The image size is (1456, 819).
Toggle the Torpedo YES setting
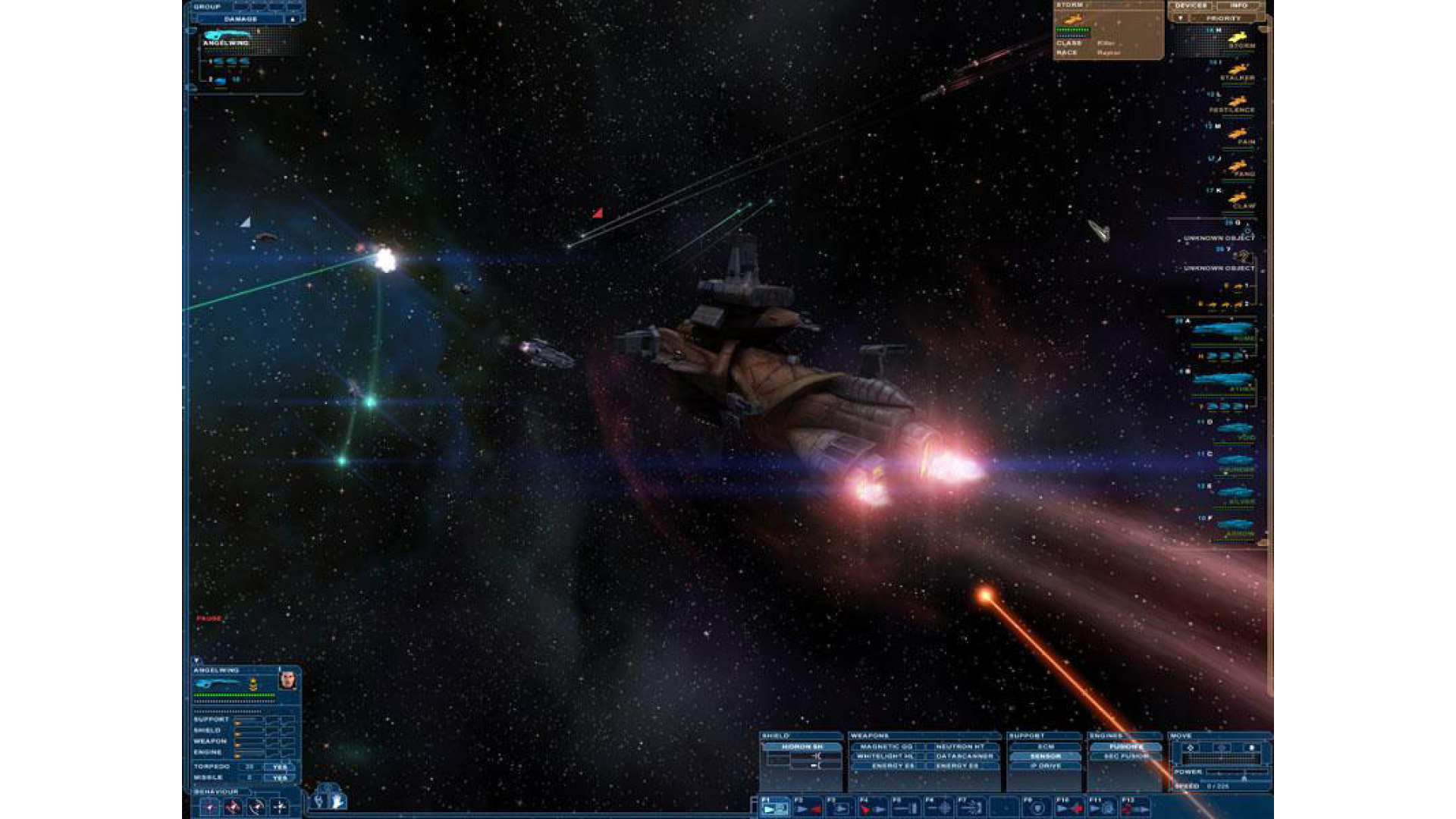click(280, 767)
